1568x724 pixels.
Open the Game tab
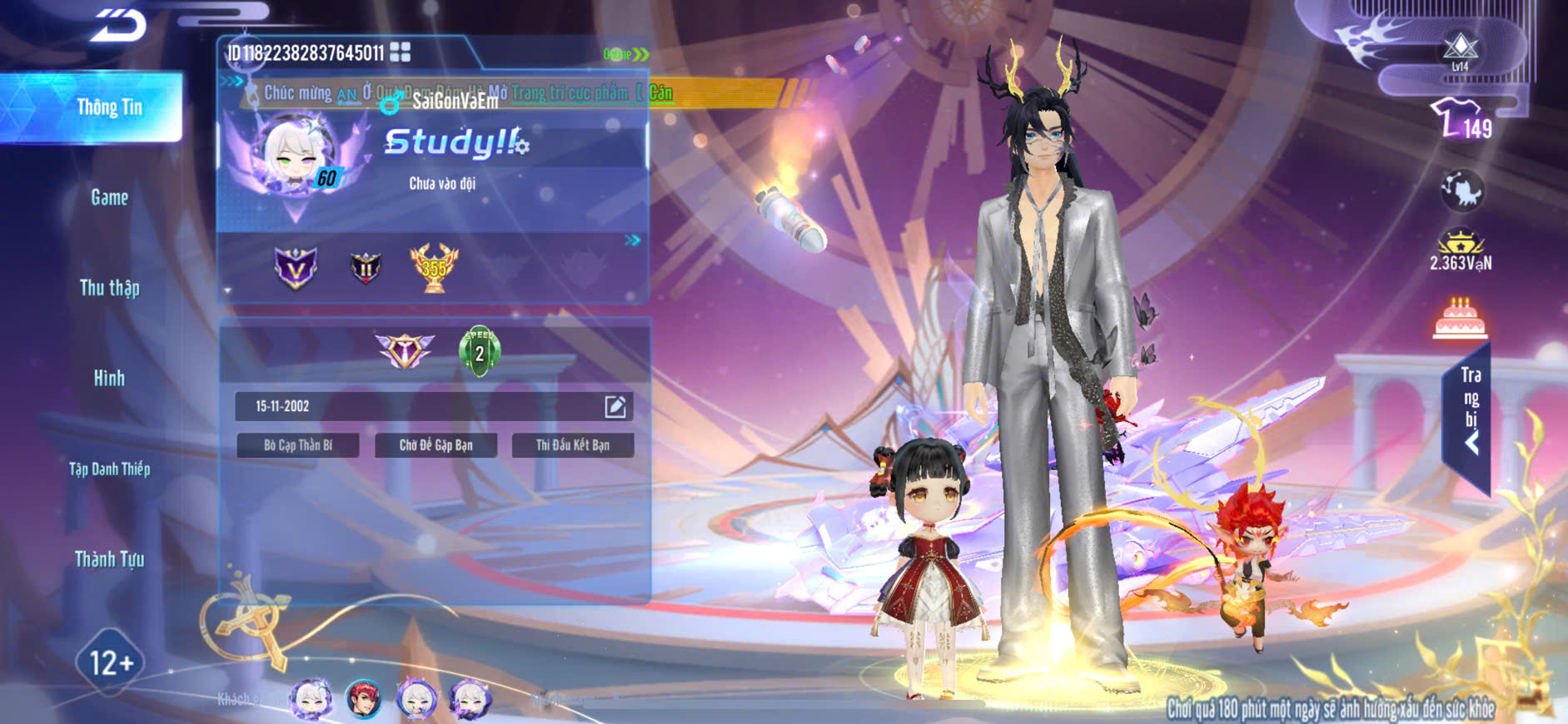(x=109, y=197)
